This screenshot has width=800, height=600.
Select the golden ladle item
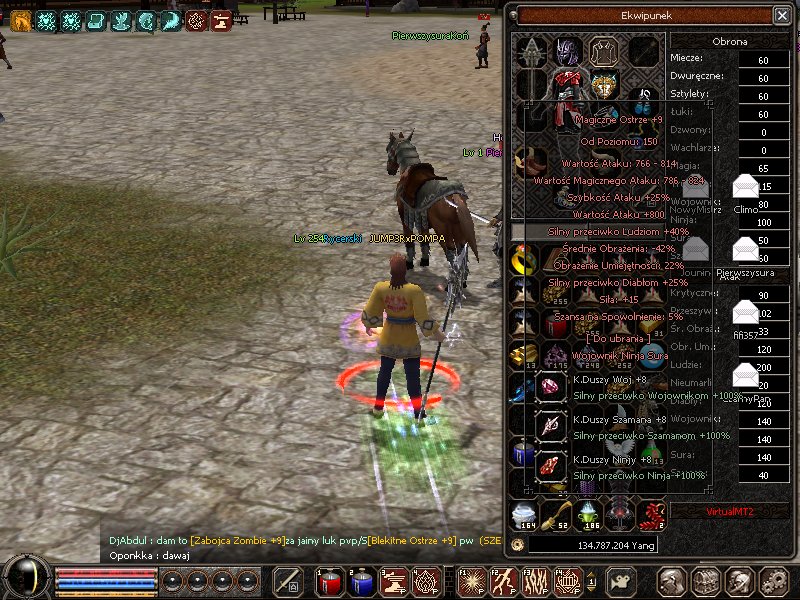click(x=556, y=515)
